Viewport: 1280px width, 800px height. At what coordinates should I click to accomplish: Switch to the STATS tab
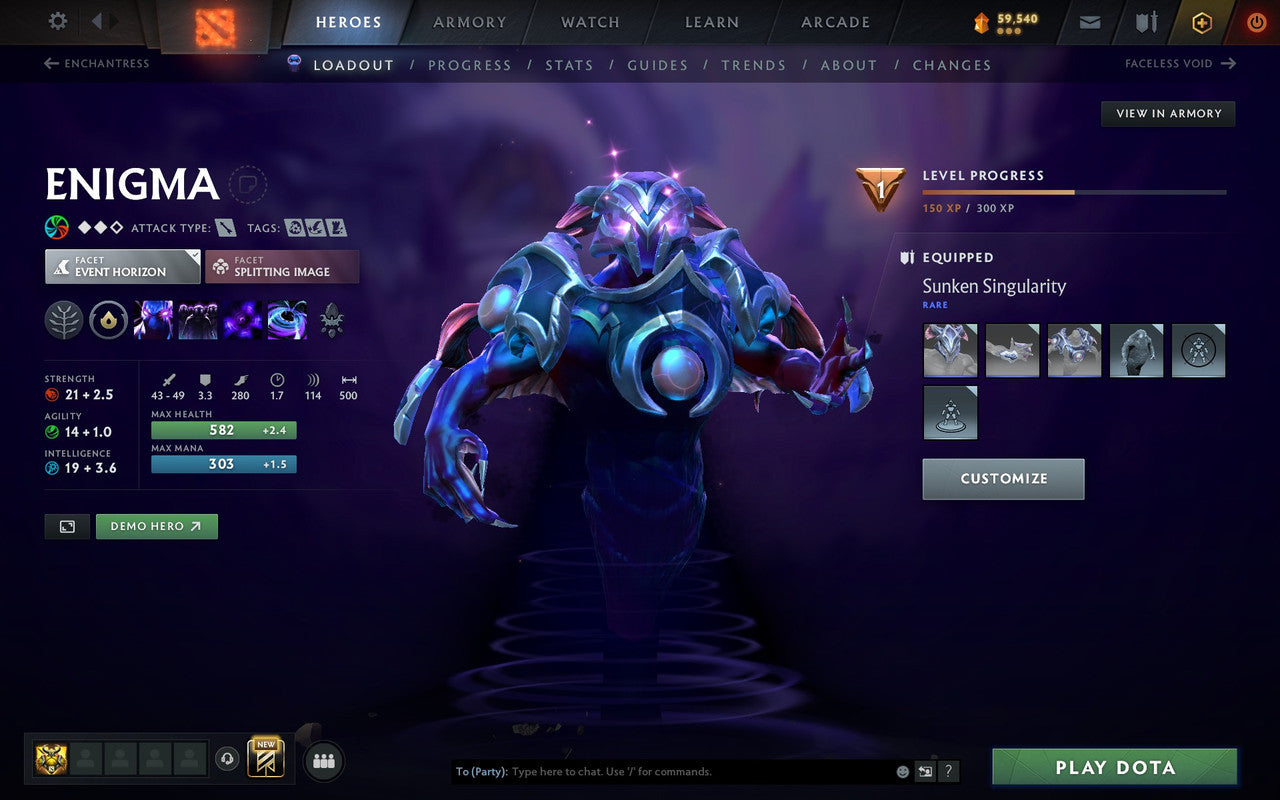click(570, 65)
